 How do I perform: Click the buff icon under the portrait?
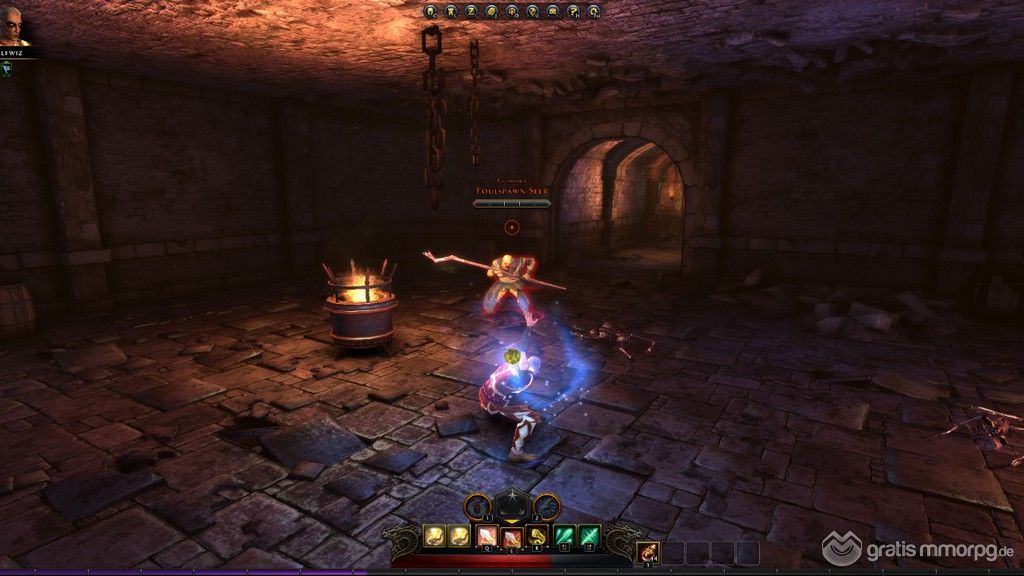point(6,68)
